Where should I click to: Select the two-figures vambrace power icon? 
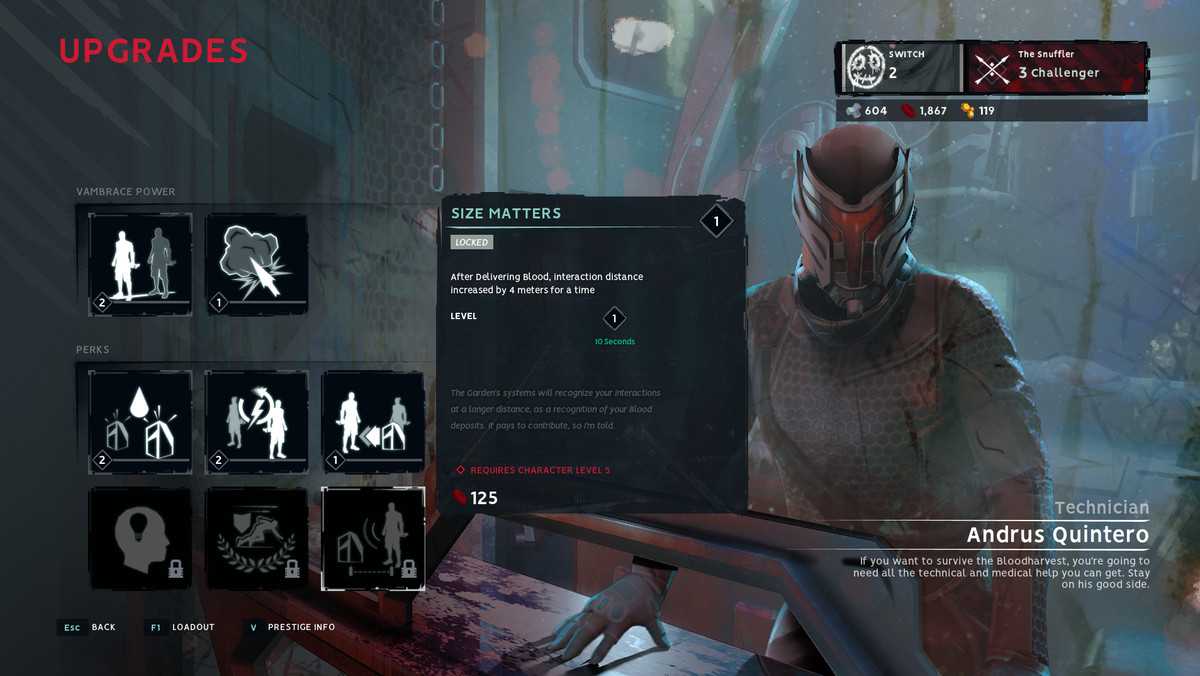140,263
